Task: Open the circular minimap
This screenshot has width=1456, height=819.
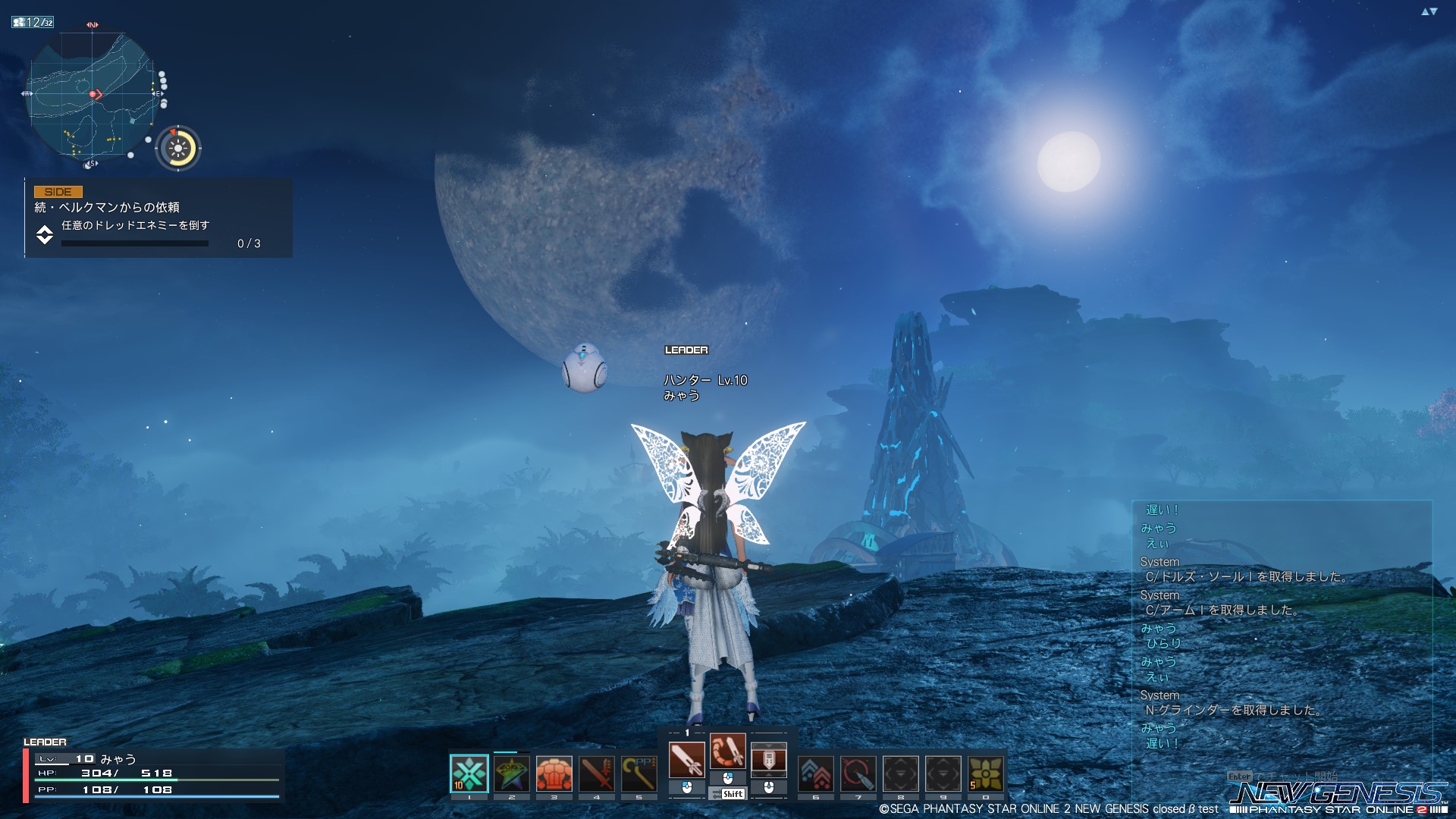Action: click(x=93, y=96)
